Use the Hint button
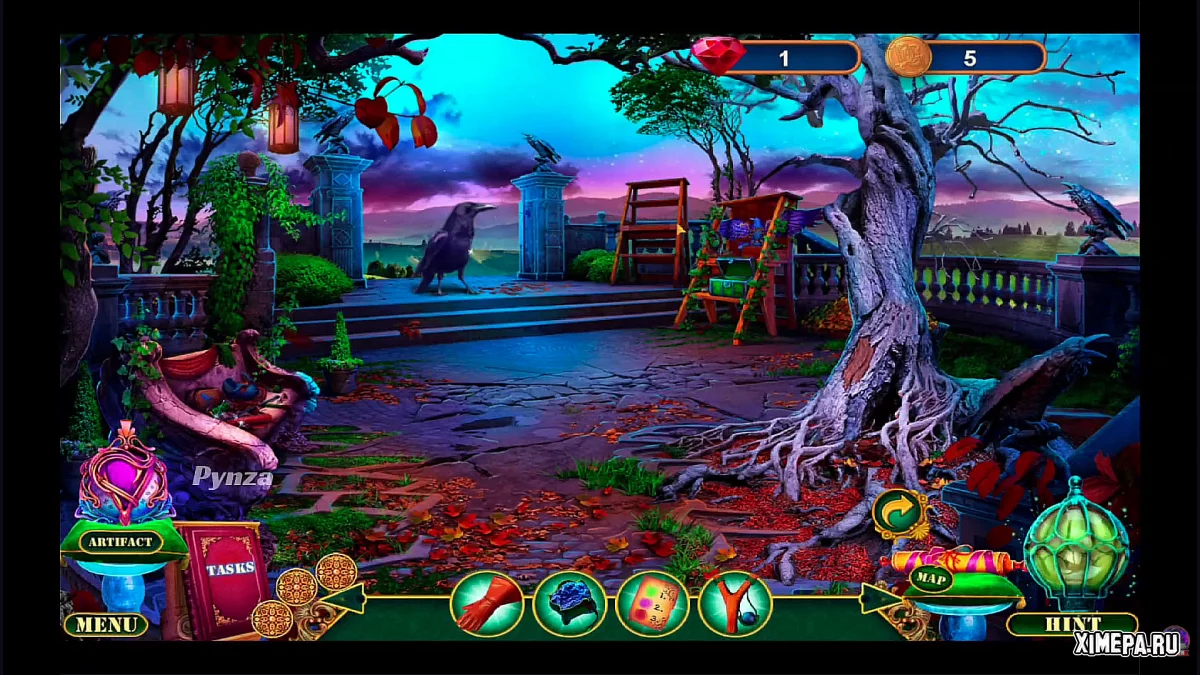 1071,624
